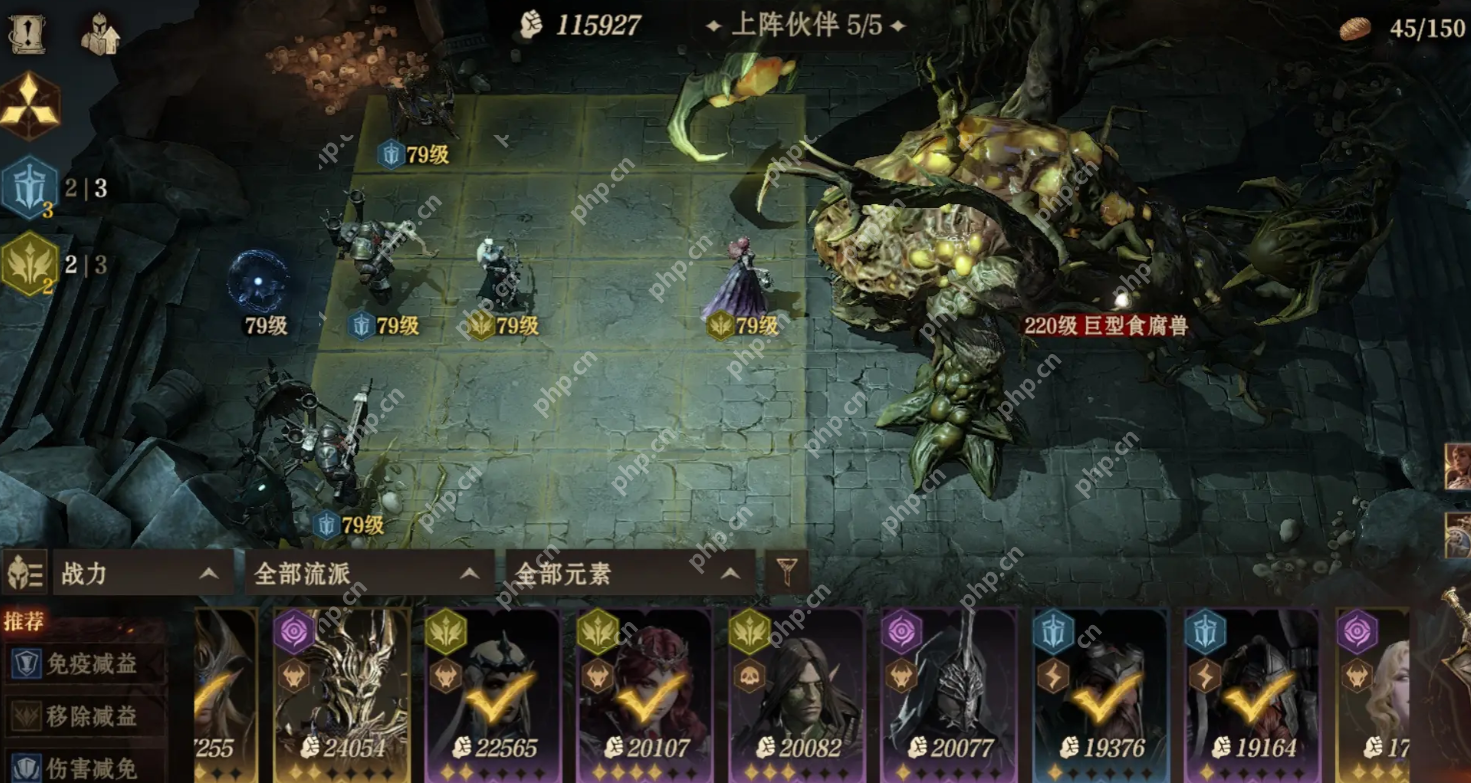Expand the 全部流派 filter dropdown
Viewport: 1471px width, 783px height.
click(368, 574)
